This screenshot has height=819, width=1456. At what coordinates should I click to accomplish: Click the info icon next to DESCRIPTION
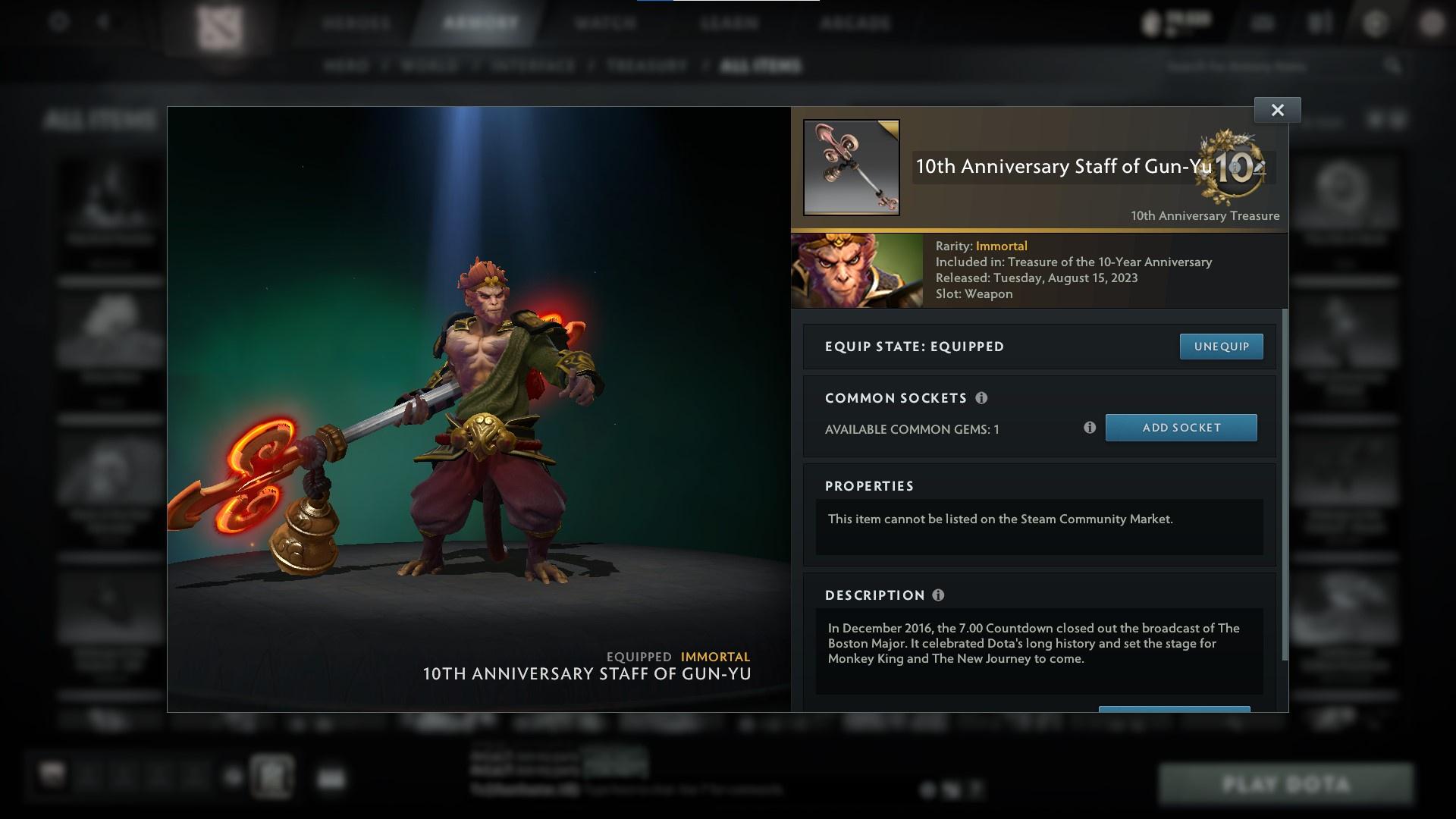(x=938, y=596)
